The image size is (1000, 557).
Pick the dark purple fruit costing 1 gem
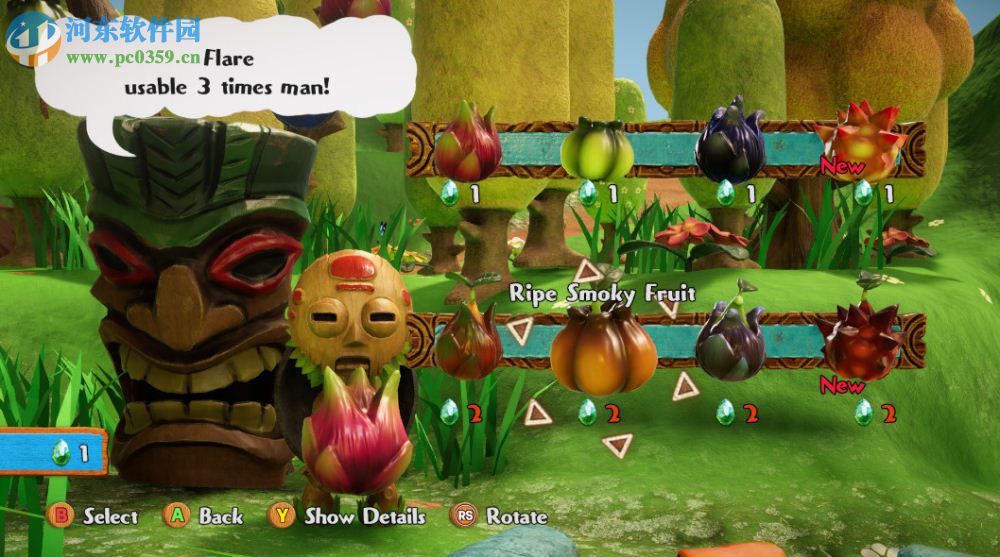coord(731,143)
